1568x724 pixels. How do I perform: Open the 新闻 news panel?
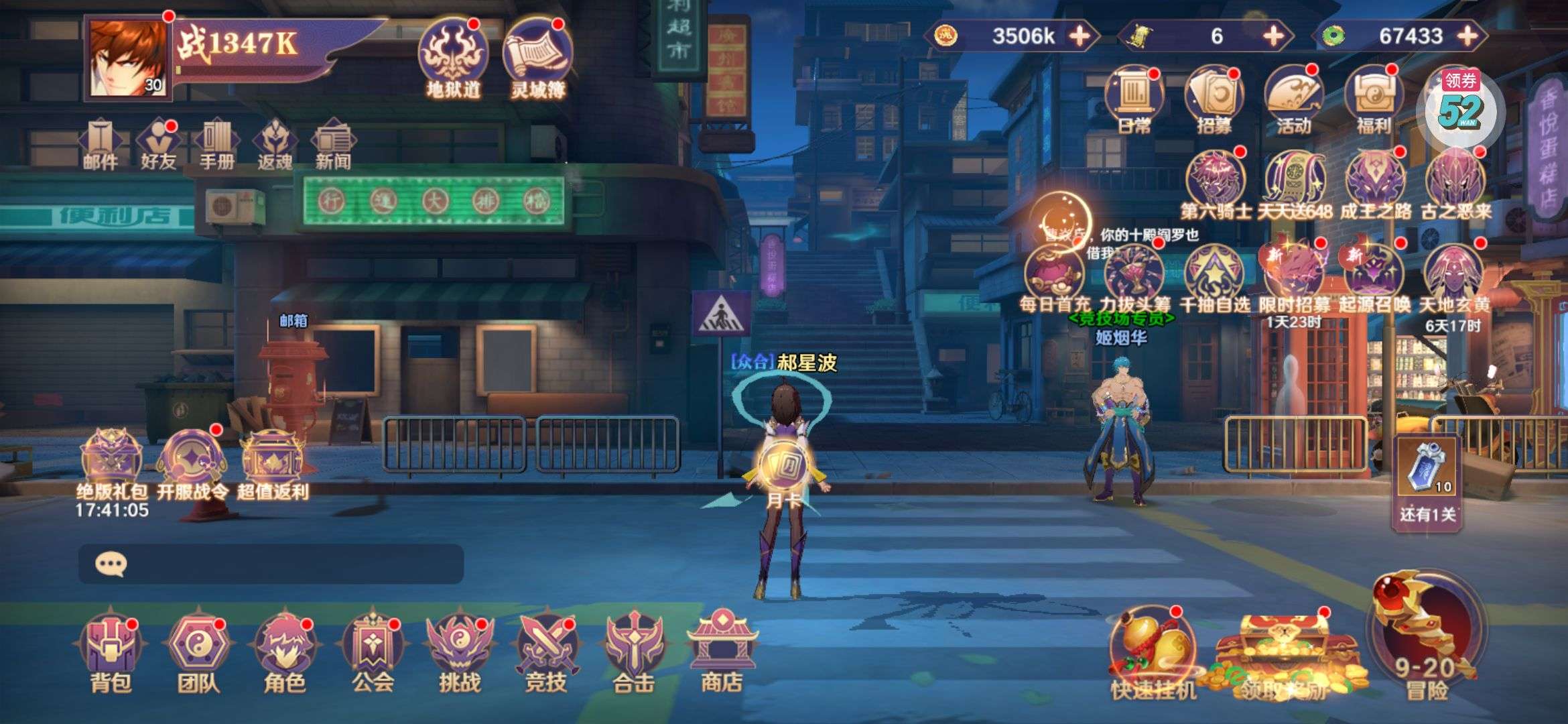point(333,144)
